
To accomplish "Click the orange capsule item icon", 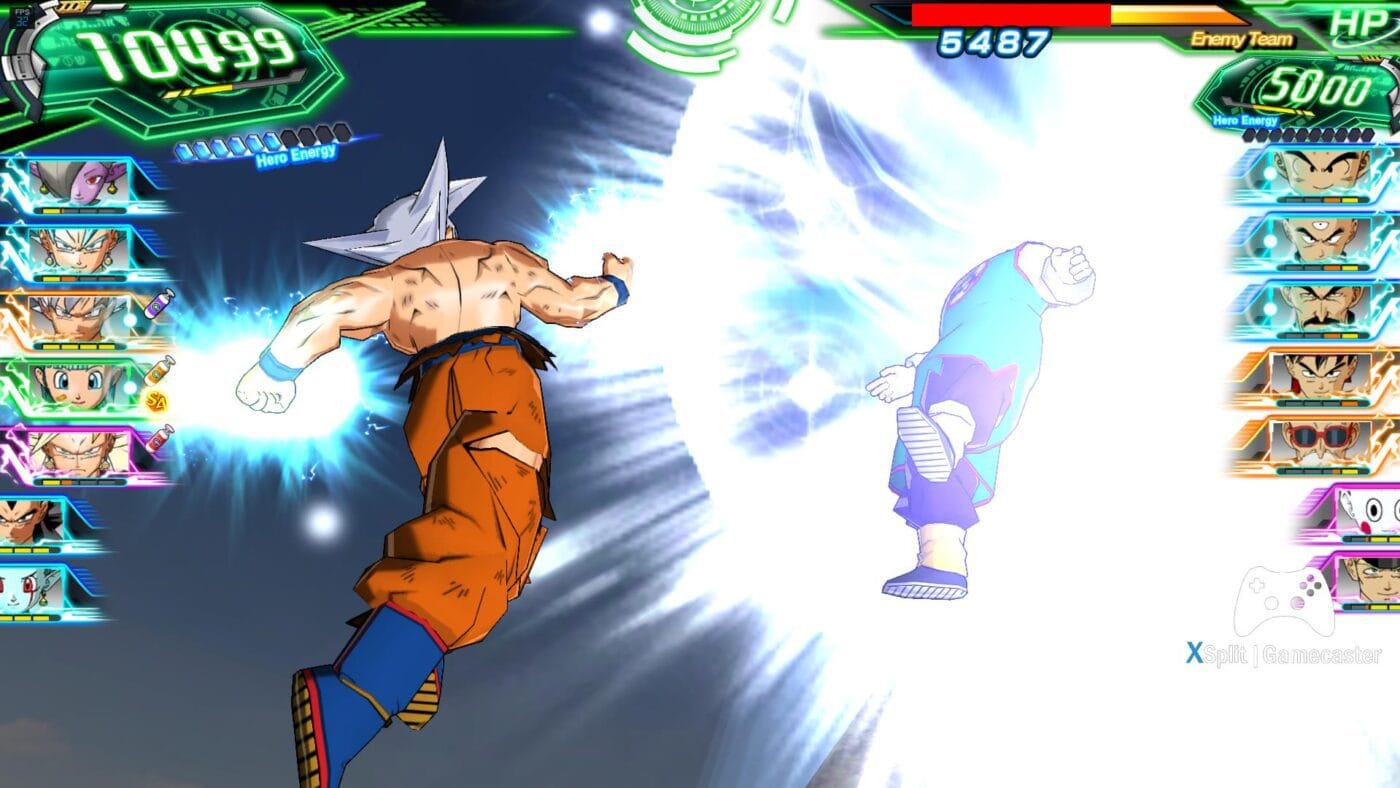I will 159,371.
